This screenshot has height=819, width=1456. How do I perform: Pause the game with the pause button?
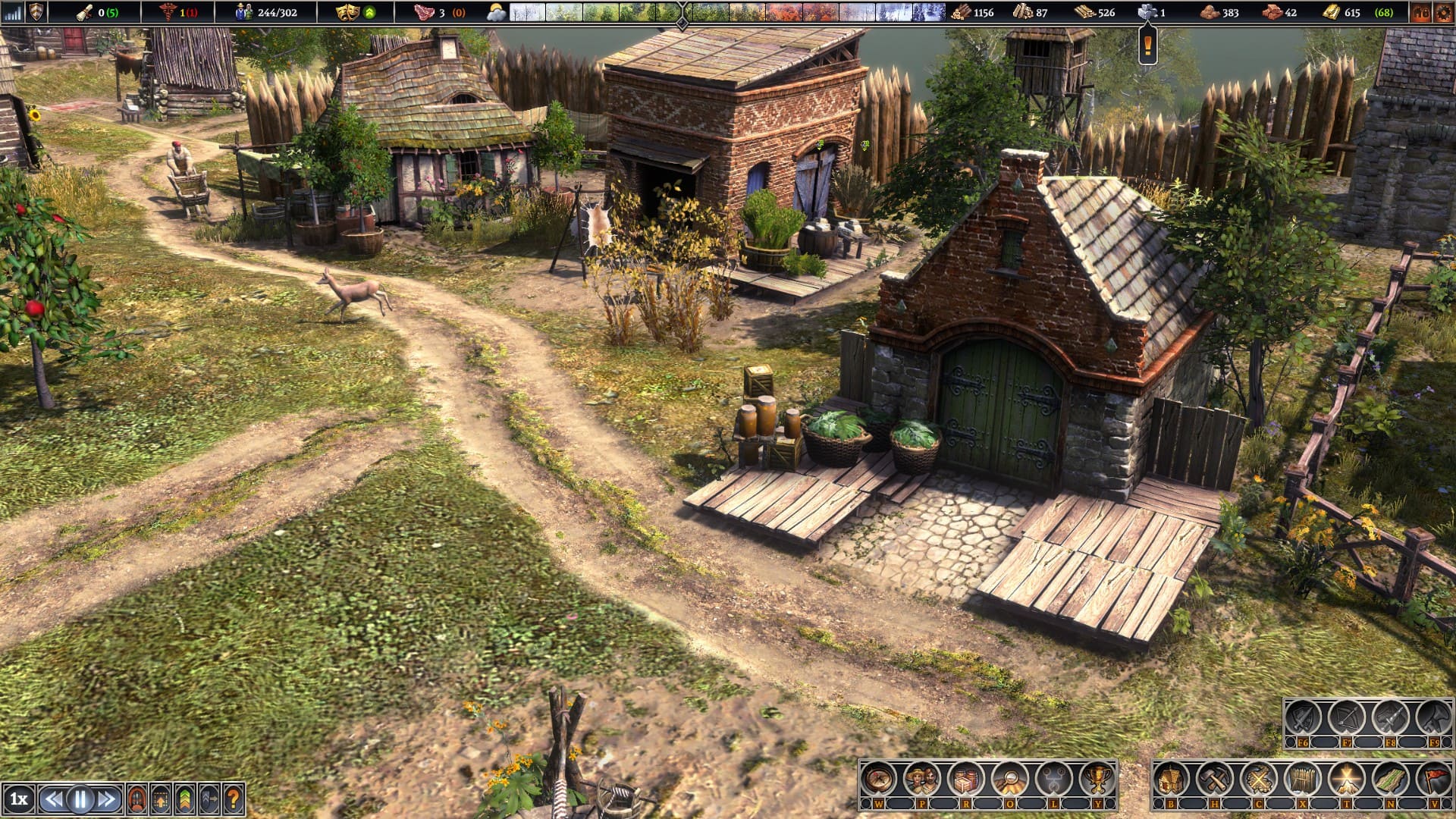click(80, 799)
